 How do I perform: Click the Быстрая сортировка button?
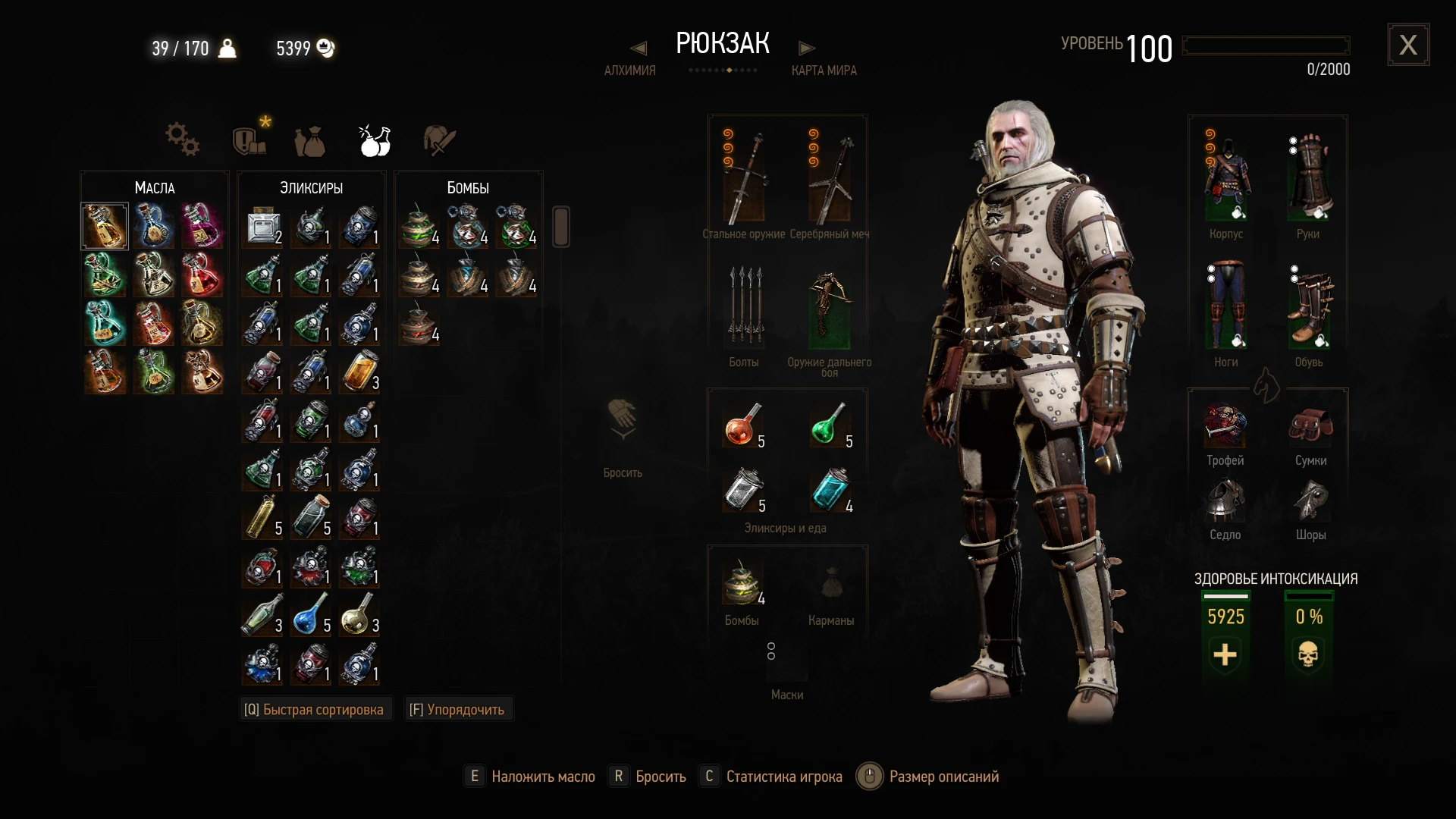click(315, 708)
